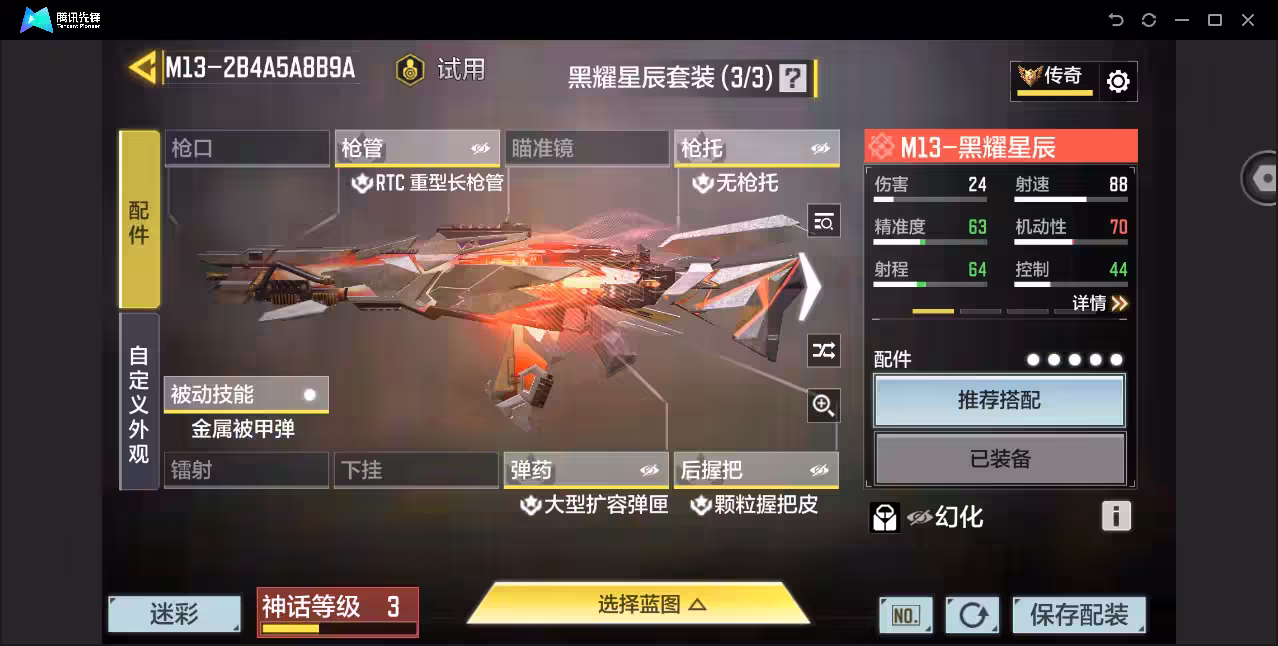1278x646 pixels.
Task: Select the 枪托 stock slot
Action: [x=756, y=149]
